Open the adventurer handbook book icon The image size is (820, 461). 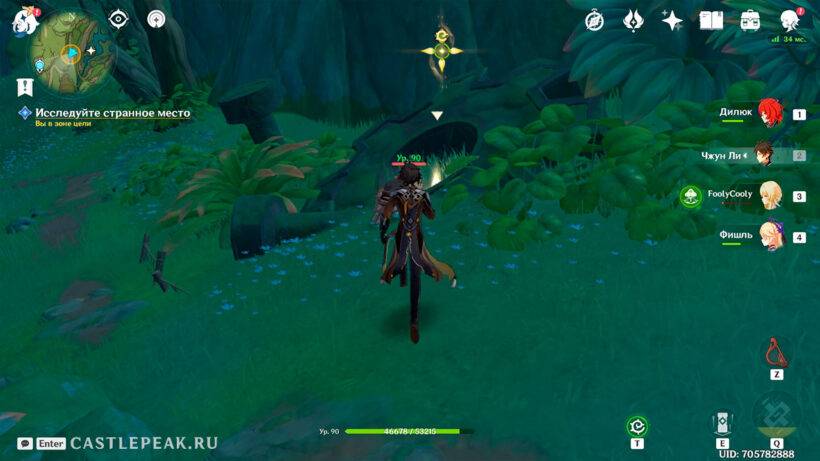click(711, 20)
